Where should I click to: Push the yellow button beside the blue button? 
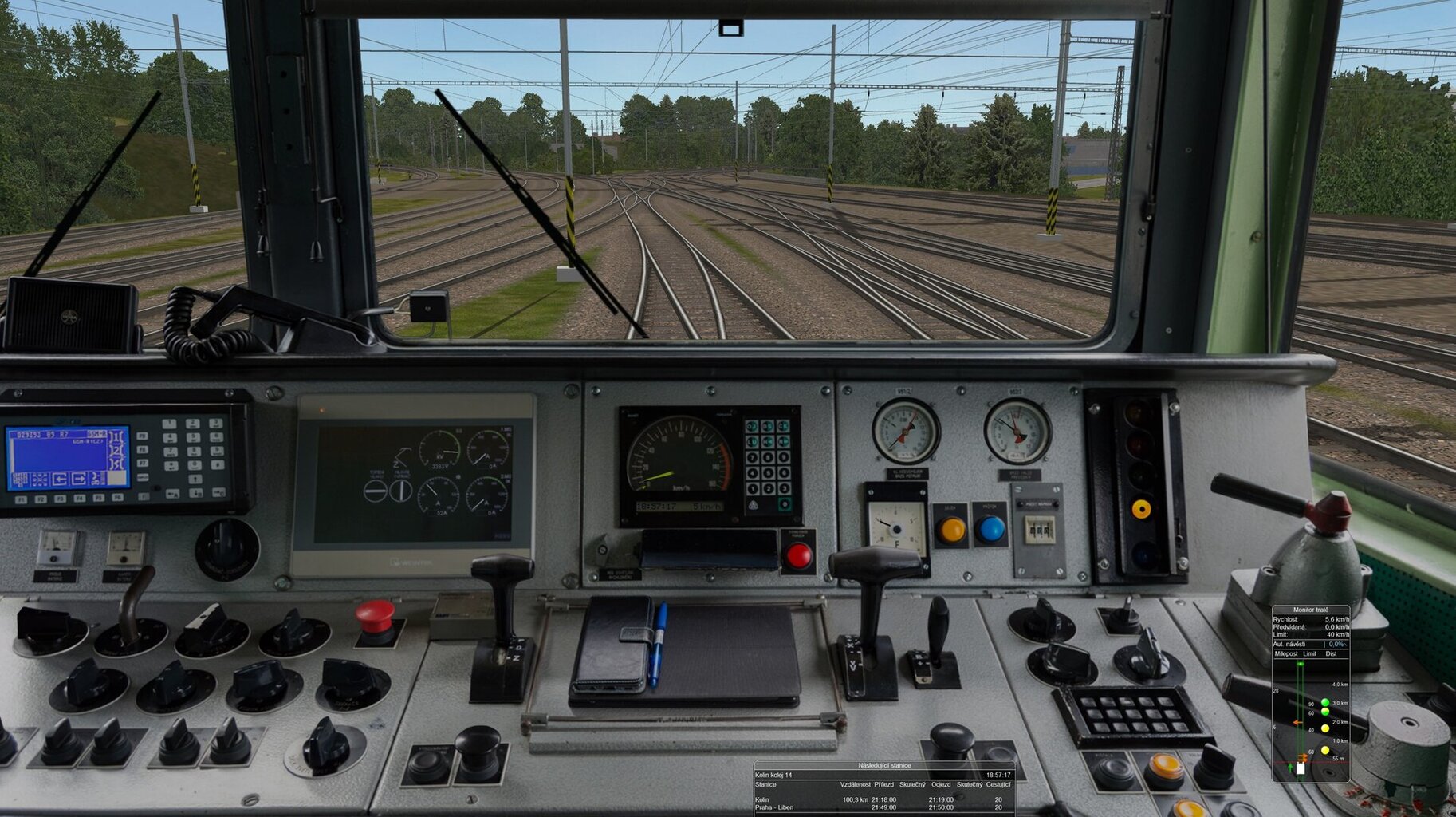[950, 529]
